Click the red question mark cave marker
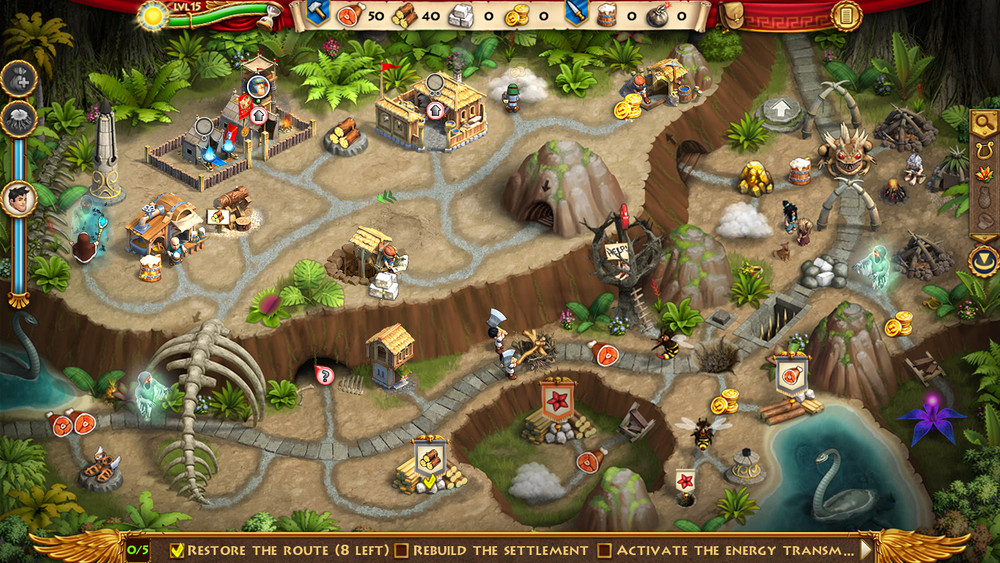1000x563 pixels. tap(324, 375)
